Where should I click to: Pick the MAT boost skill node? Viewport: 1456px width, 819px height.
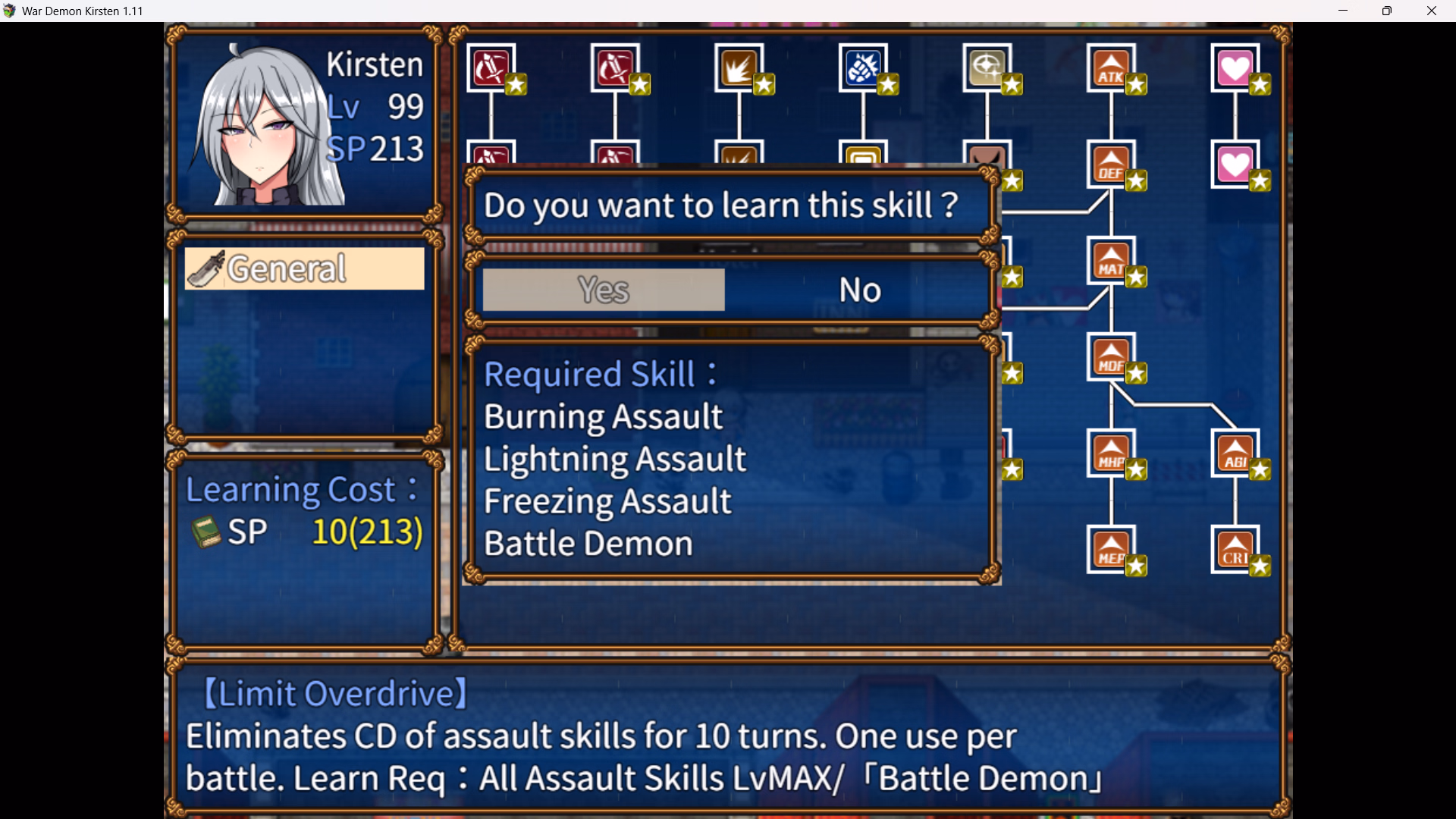1111,261
